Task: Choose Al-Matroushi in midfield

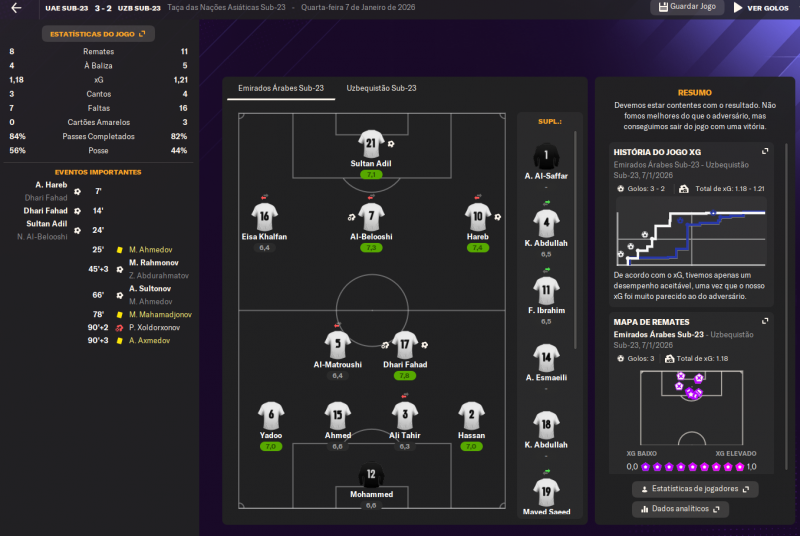Action: click(338, 345)
